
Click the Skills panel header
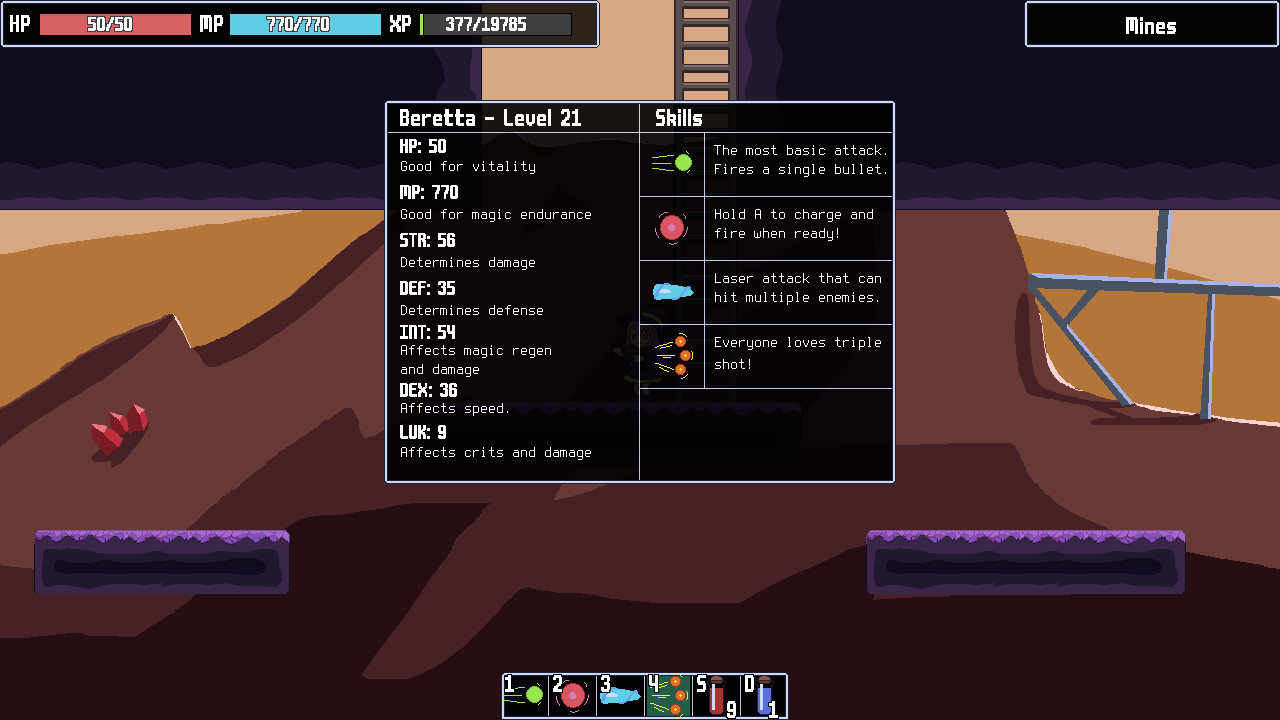coord(678,118)
